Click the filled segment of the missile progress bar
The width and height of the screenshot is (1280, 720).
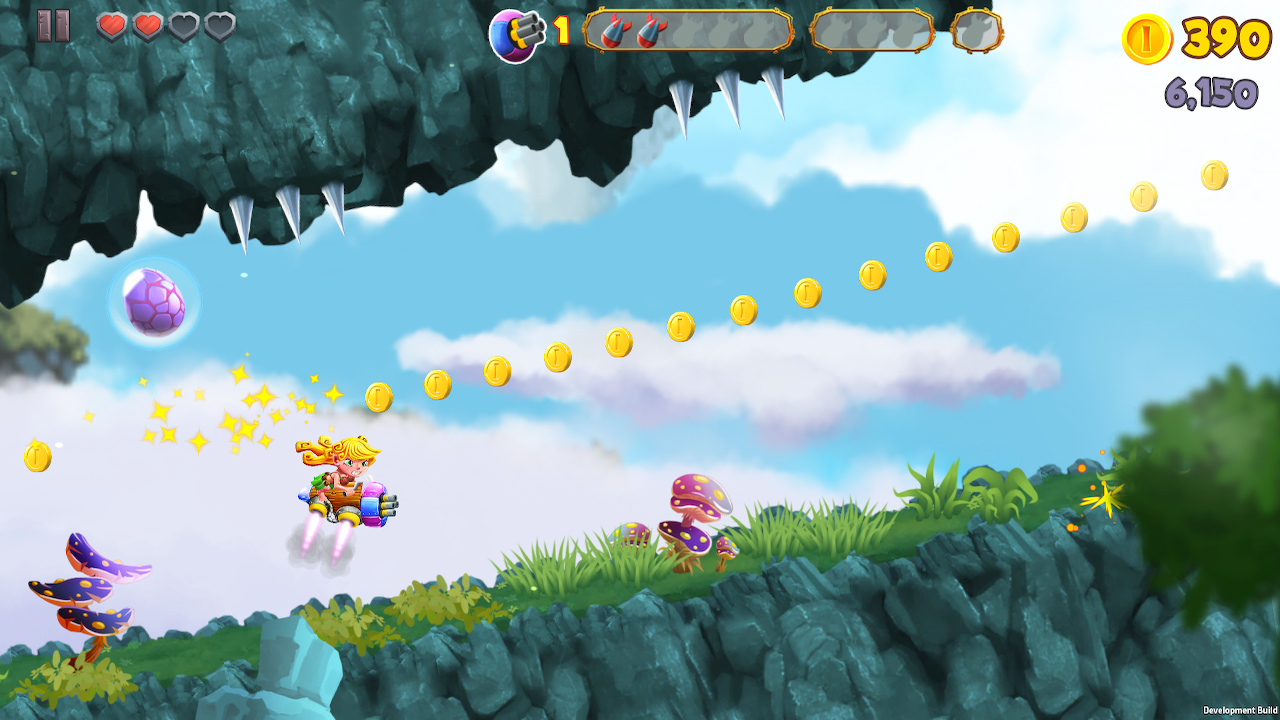click(635, 31)
